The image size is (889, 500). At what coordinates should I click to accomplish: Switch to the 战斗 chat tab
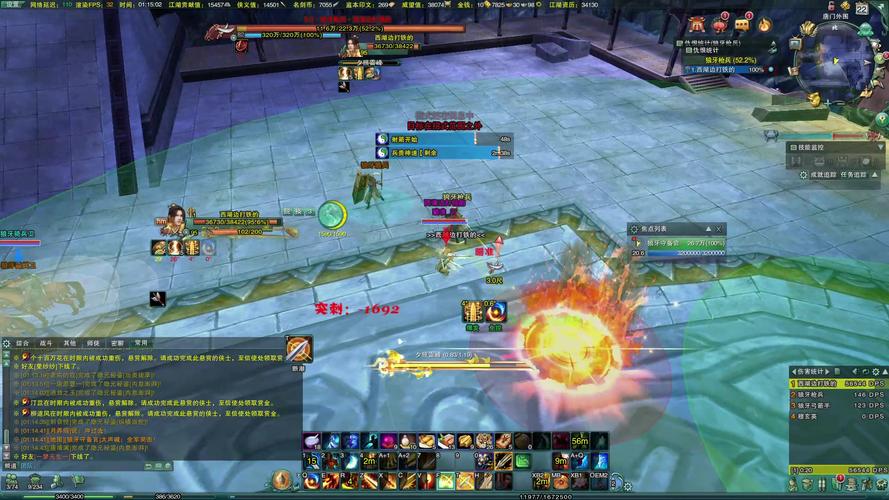click(45, 342)
